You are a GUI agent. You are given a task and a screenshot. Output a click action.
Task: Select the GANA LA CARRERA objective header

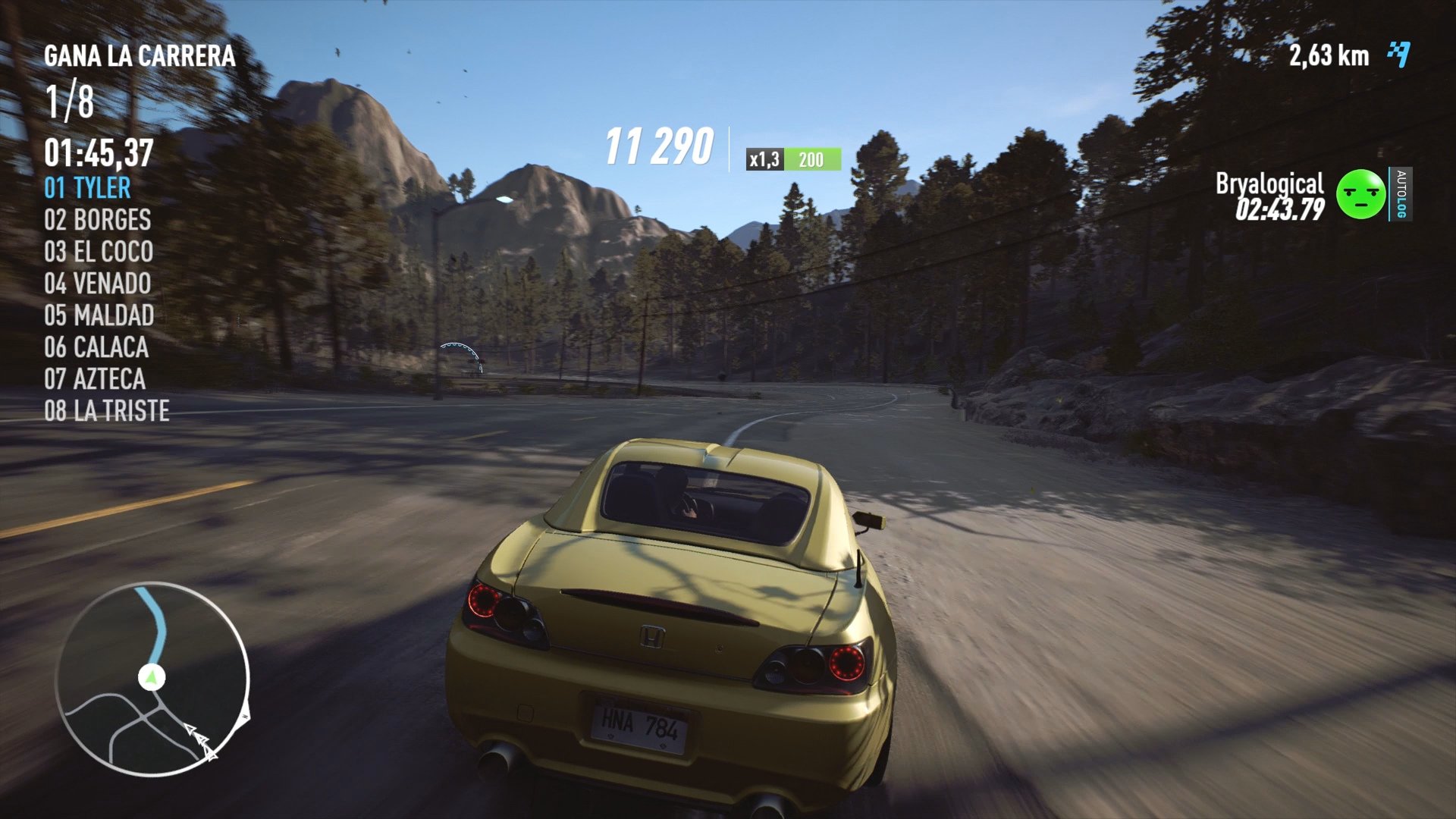click(x=140, y=55)
